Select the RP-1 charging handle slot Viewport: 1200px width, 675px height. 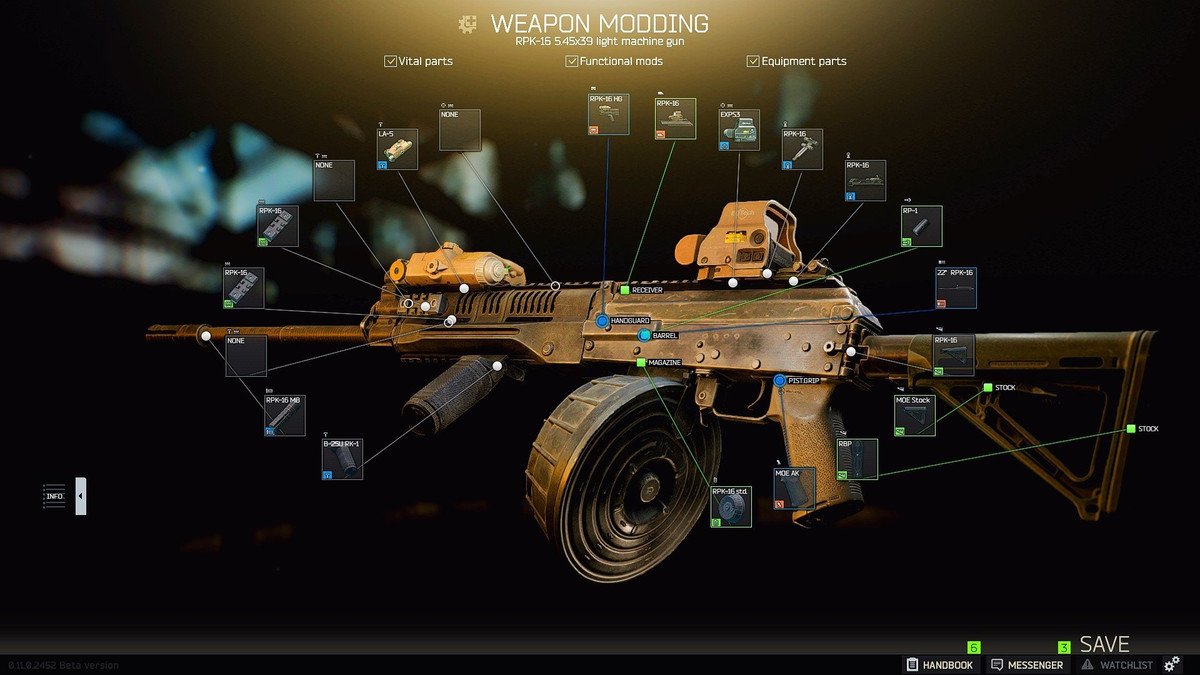921,227
